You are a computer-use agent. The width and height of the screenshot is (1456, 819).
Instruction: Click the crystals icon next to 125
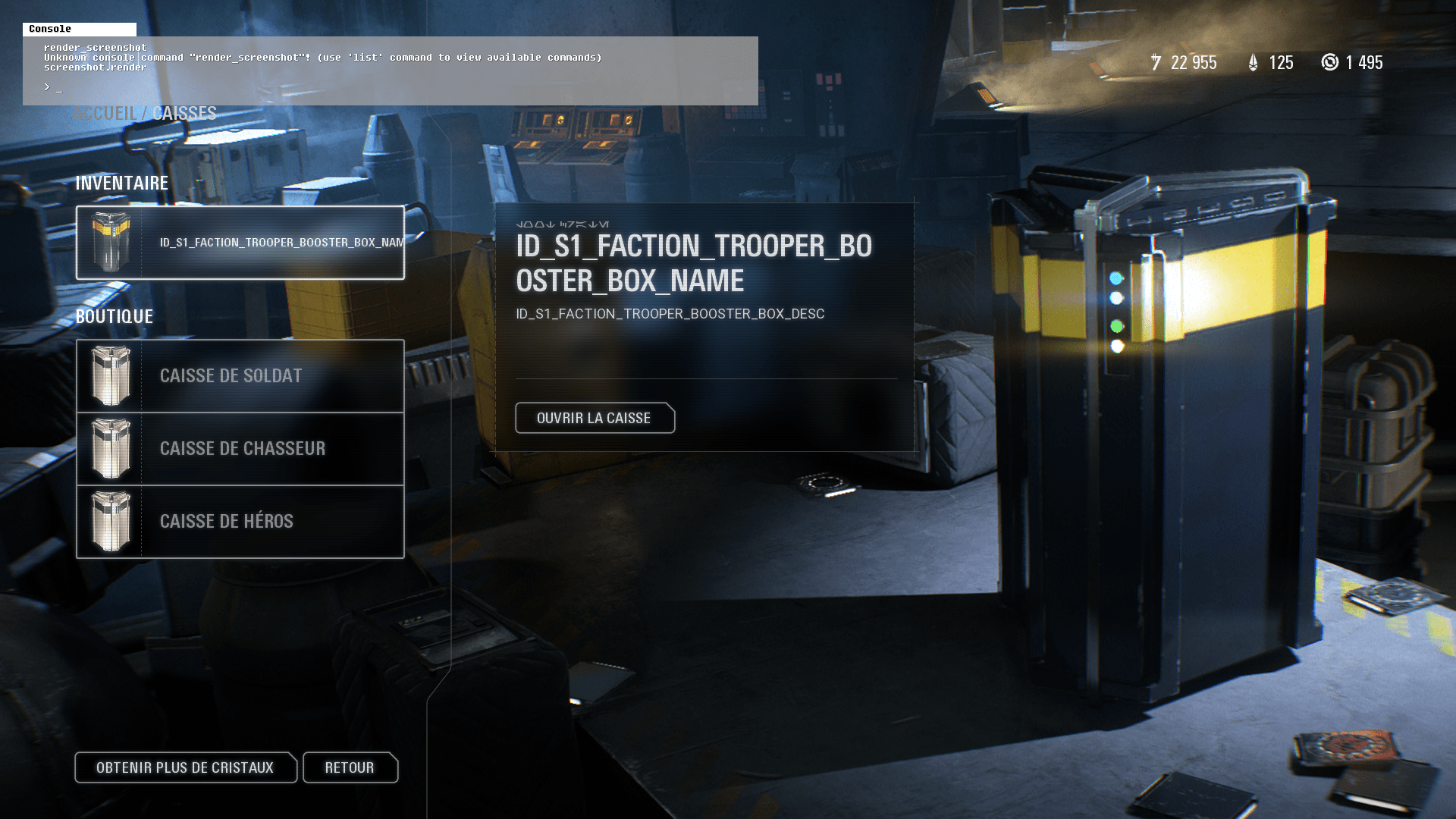click(x=1253, y=62)
